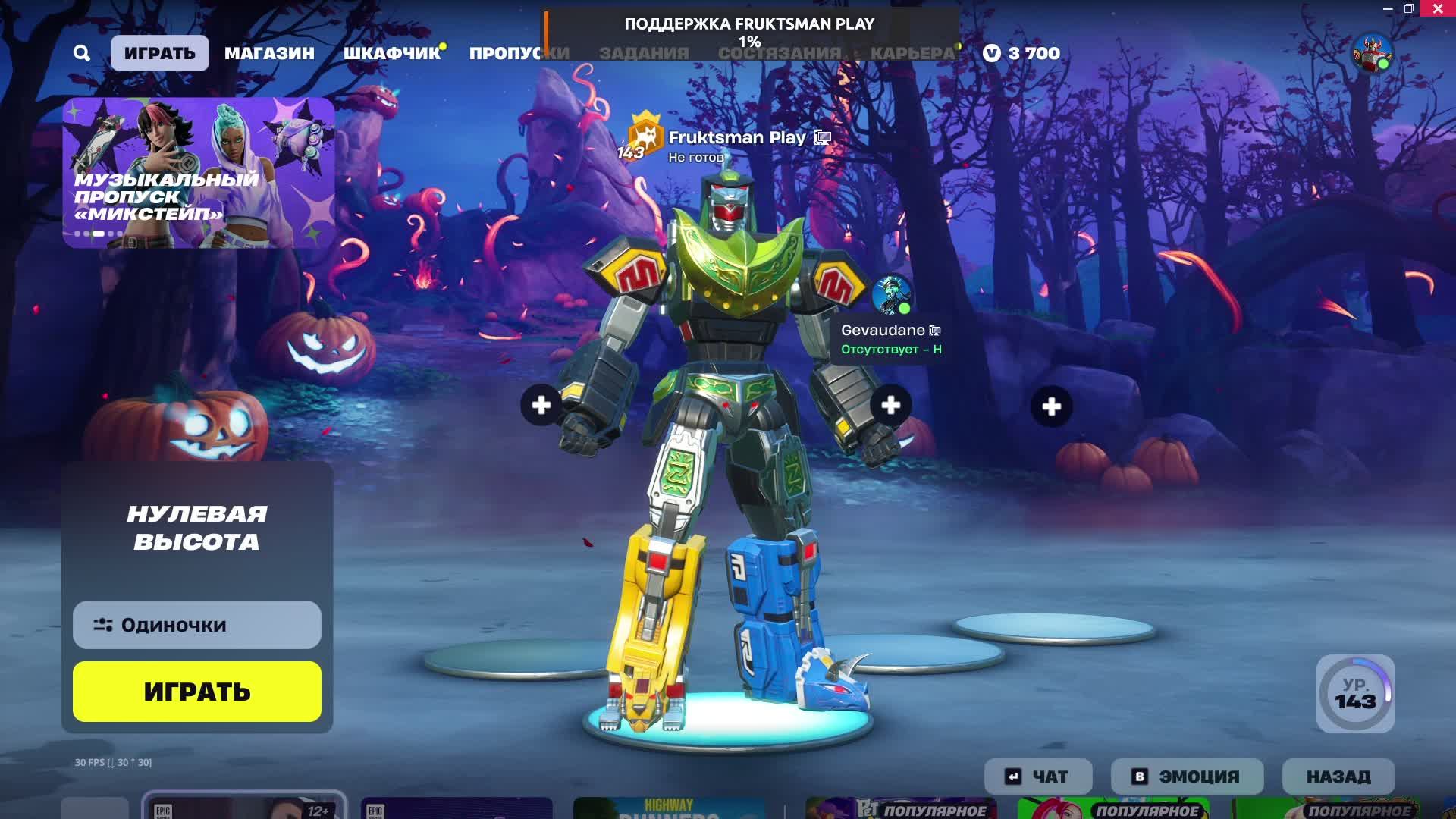
Task: Open the МАГАЗИН tab
Action: [269, 53]
